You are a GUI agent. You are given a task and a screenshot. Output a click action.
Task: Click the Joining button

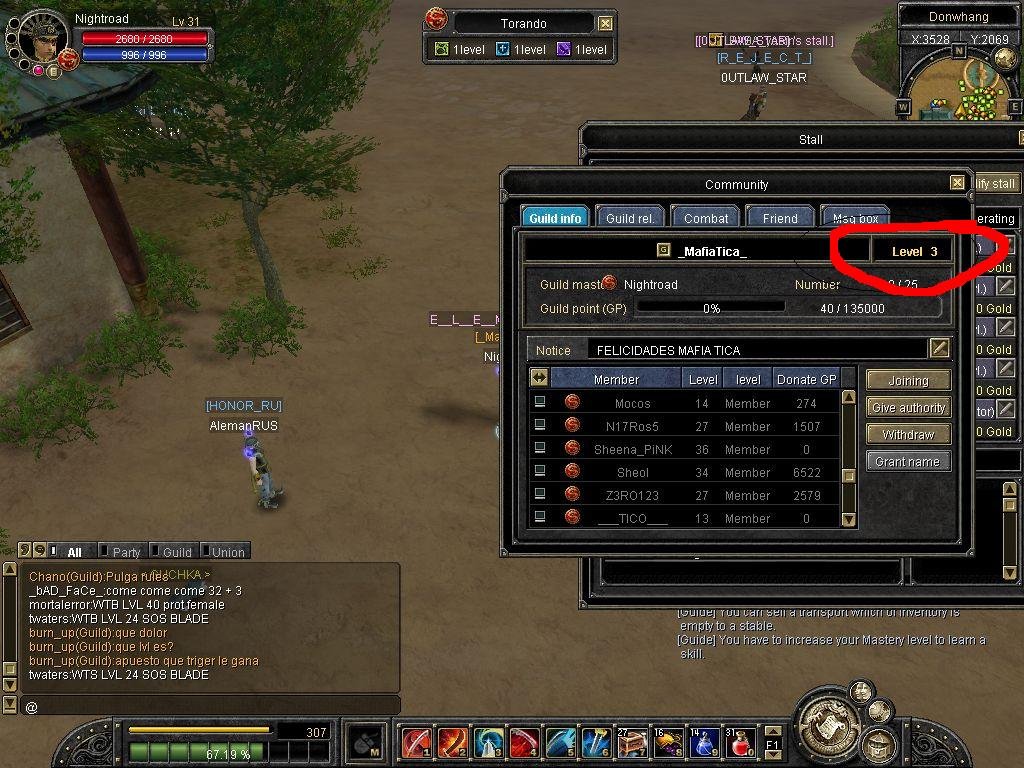908,381
